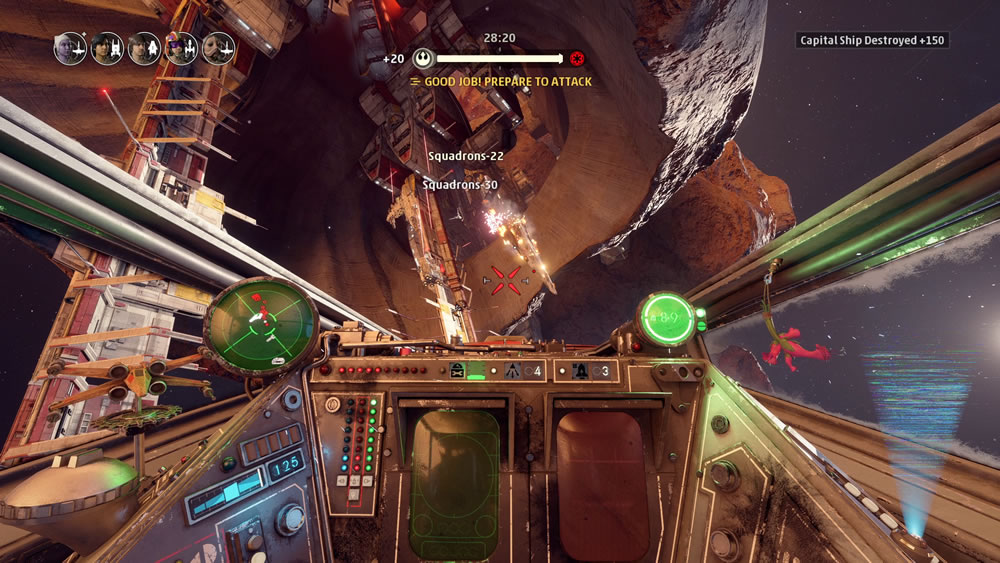Select the white-haired pilot's squad portrait
The image size is (1000, 563).
[x=71, y=48]
